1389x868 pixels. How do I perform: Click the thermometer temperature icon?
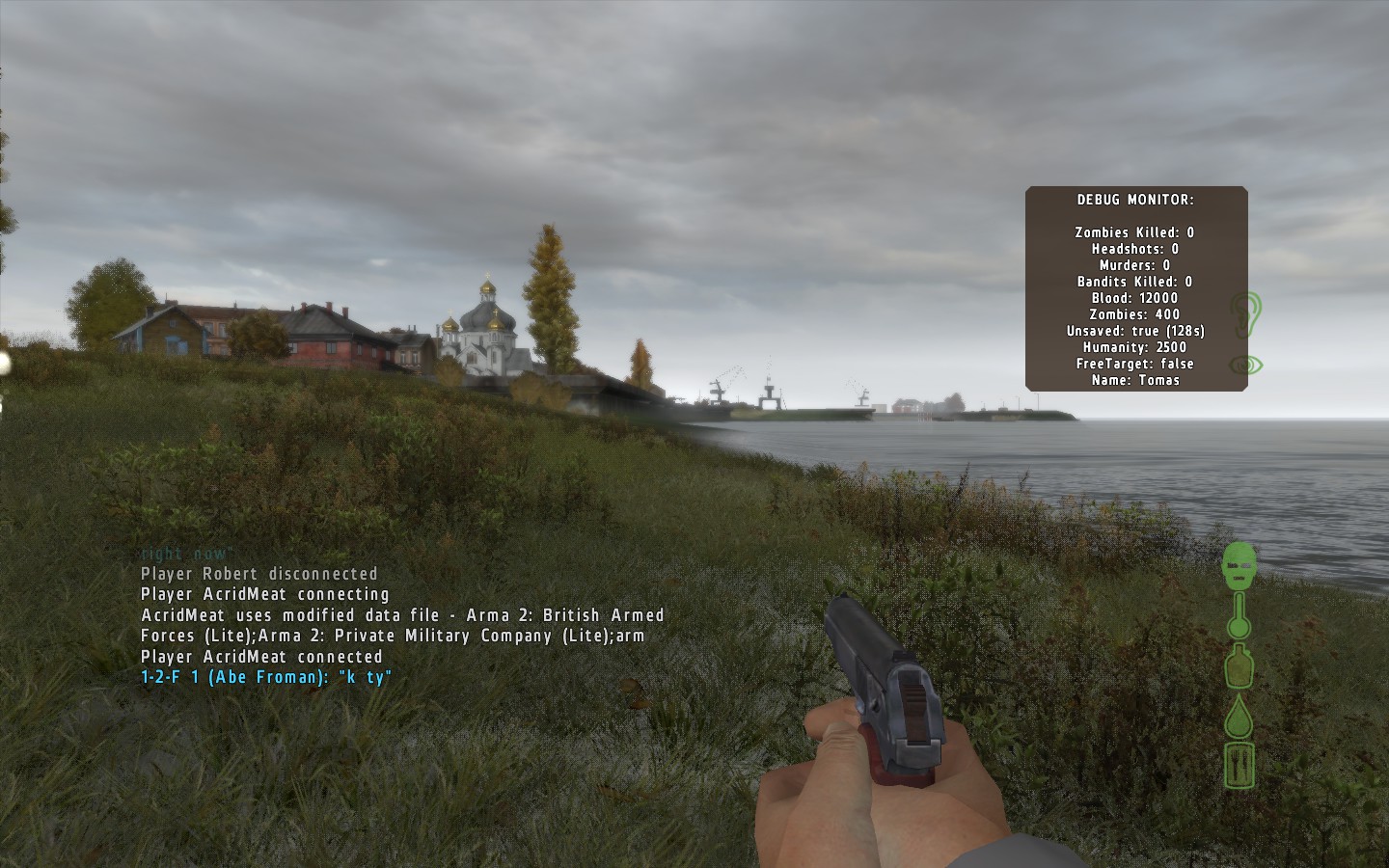tap(1239, 615)
